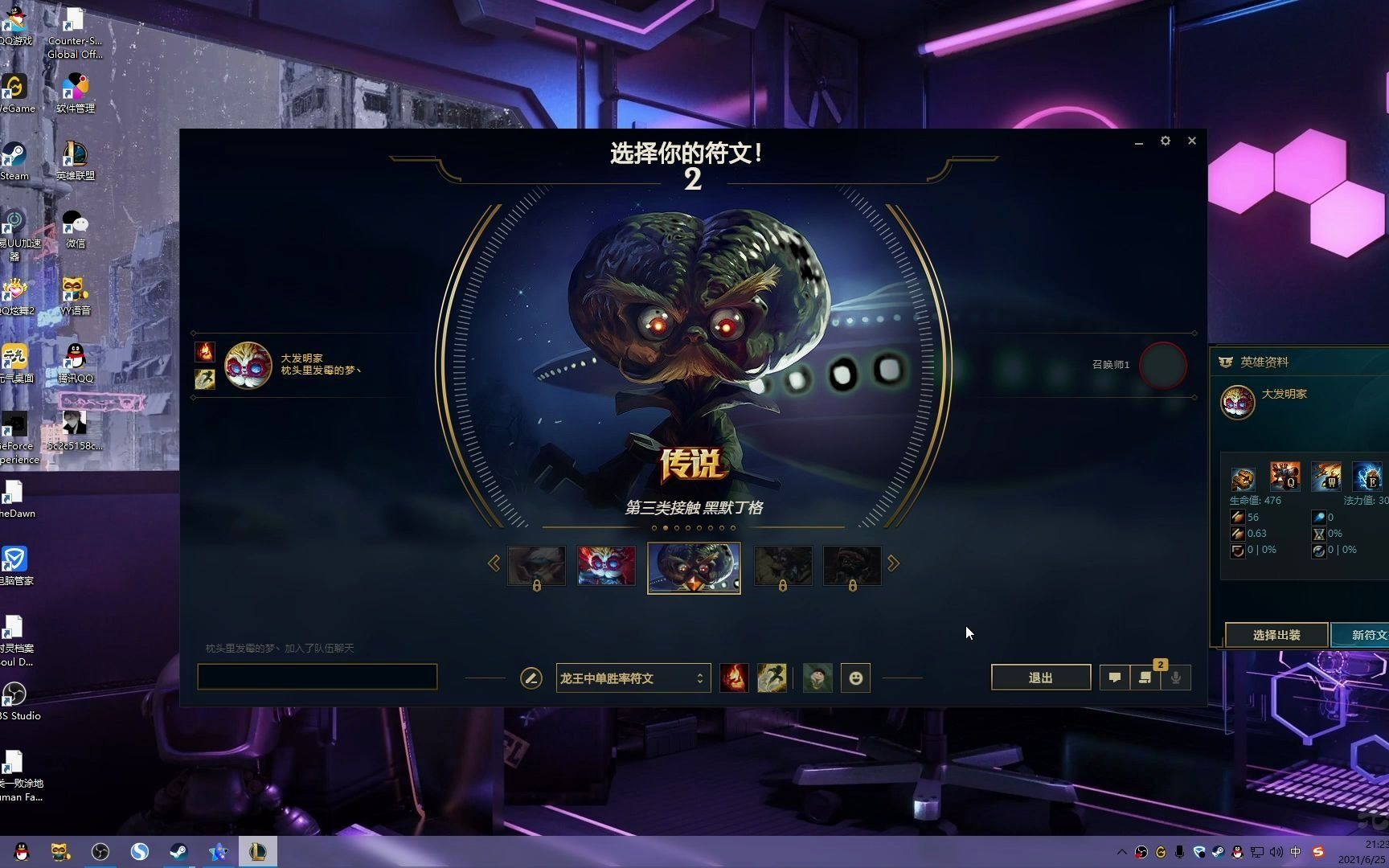Open friends panel showing 2 notifications
The image size is (1389, 868).
[x=1145, y=678]
